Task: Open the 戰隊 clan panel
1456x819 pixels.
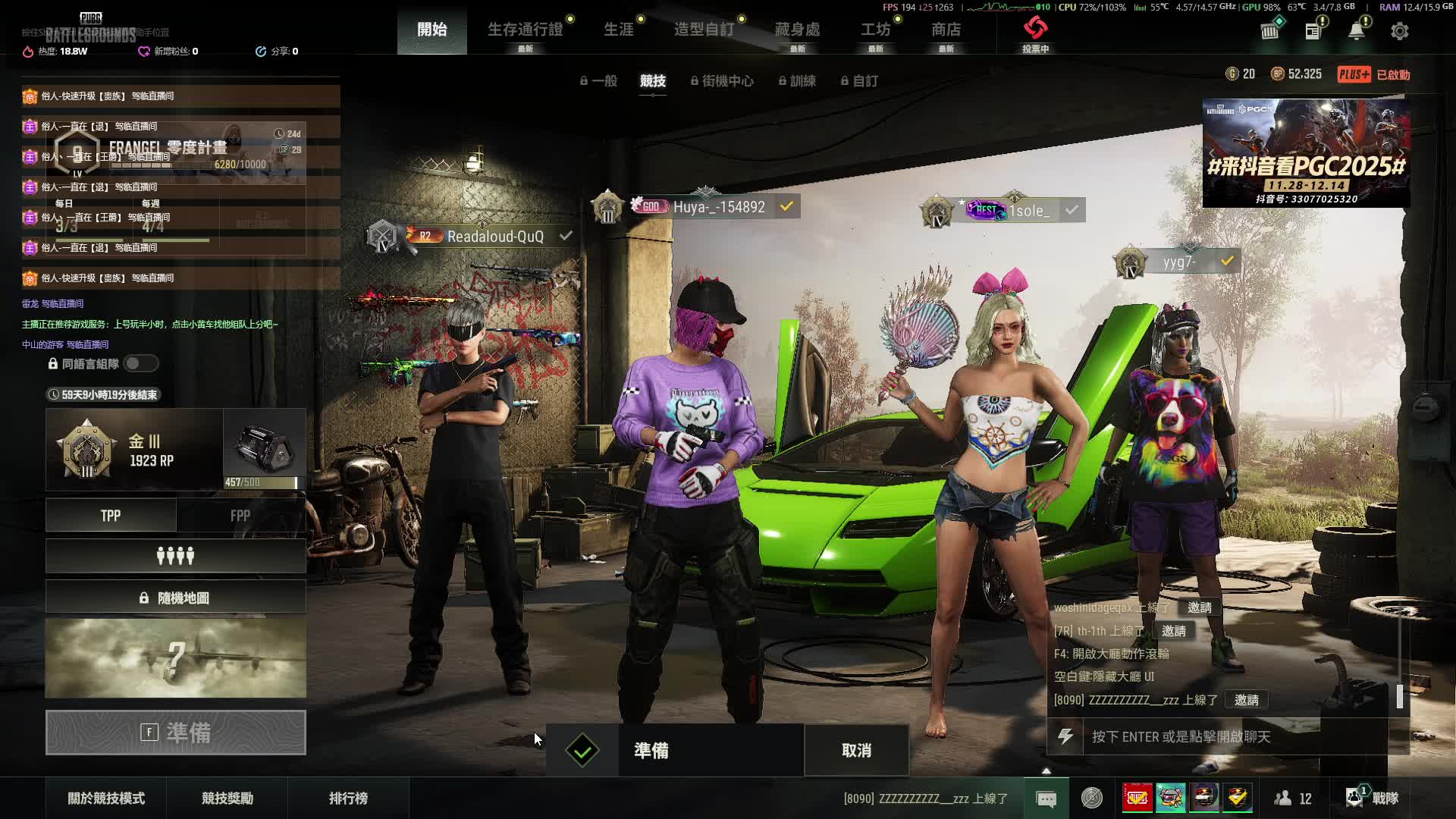Action: [x=1374, y=799]
